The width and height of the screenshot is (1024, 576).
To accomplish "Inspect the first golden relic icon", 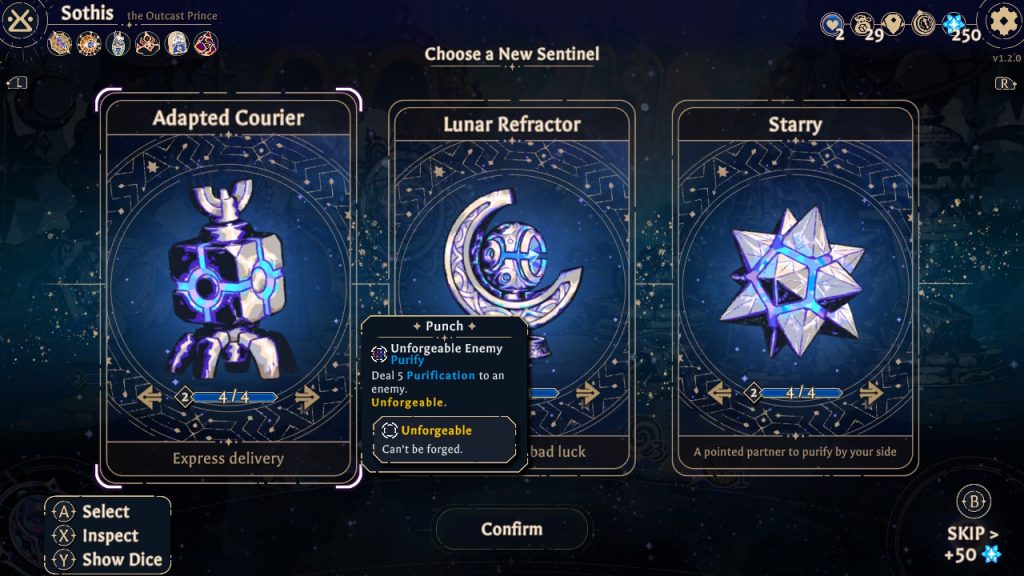I will point(60,43).
